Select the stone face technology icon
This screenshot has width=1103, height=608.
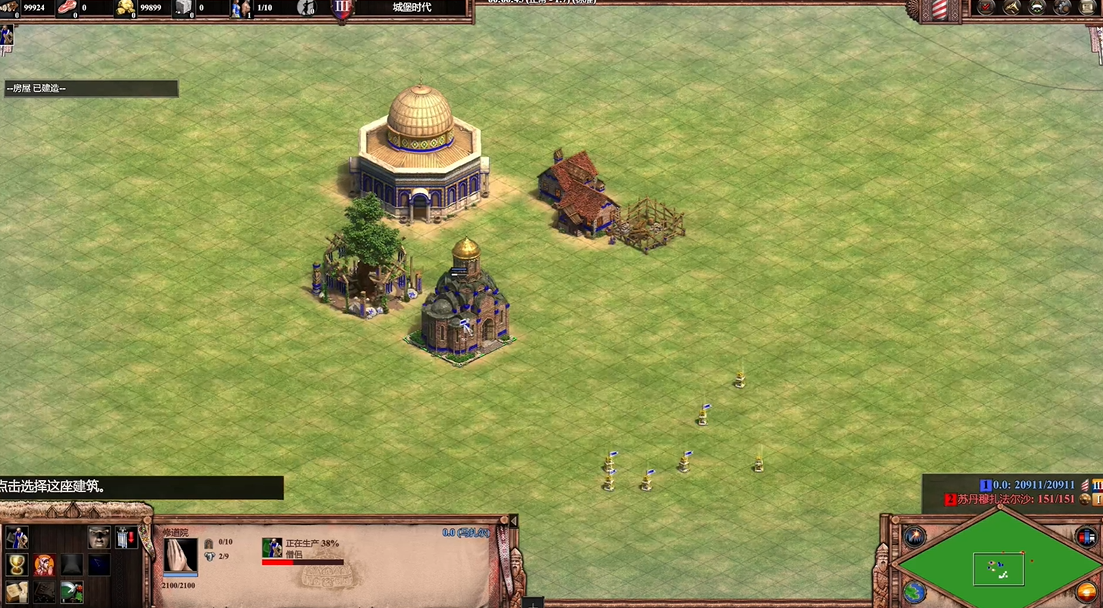(98, 538)
